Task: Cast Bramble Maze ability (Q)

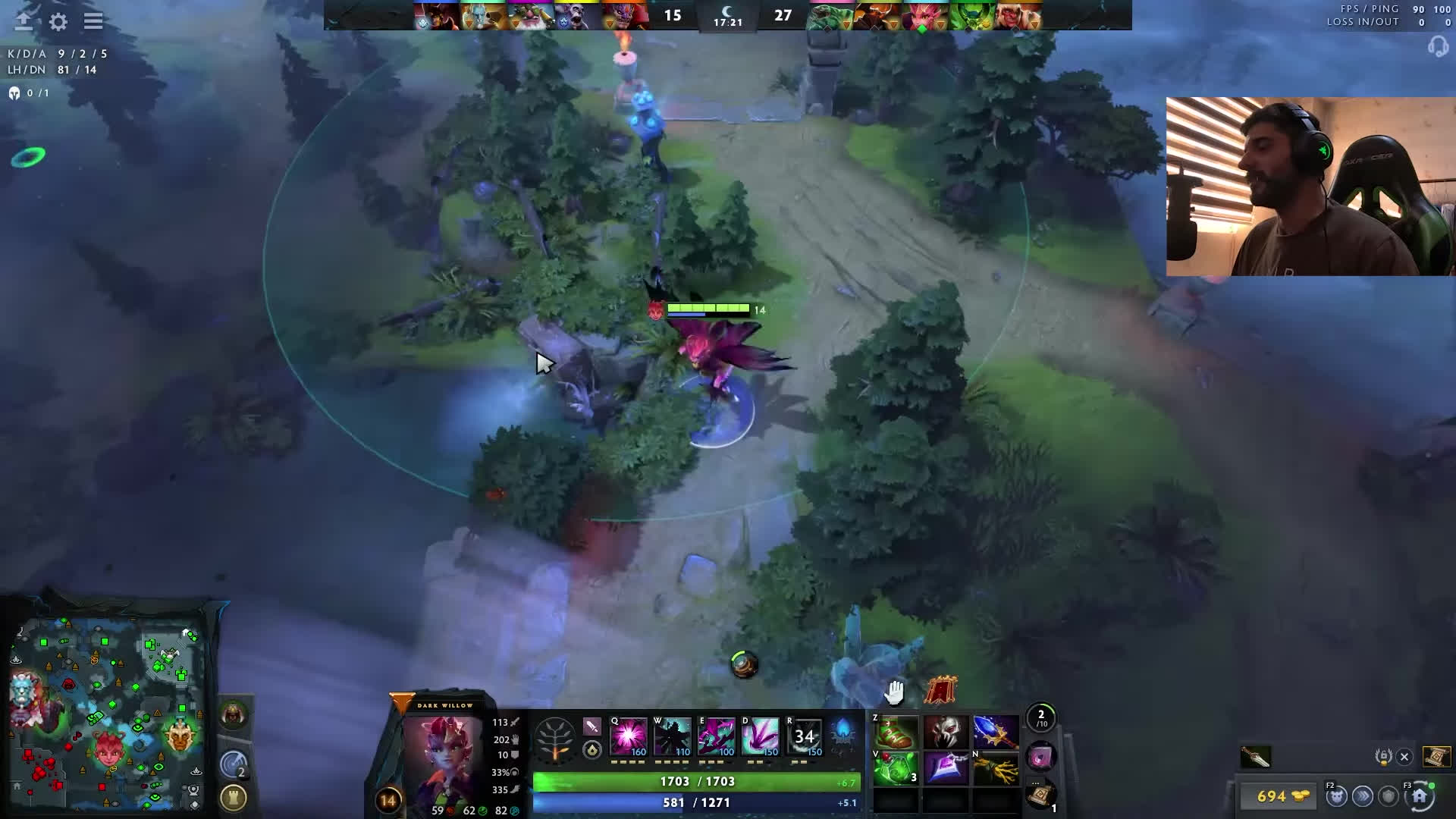Action: [629, 736]
